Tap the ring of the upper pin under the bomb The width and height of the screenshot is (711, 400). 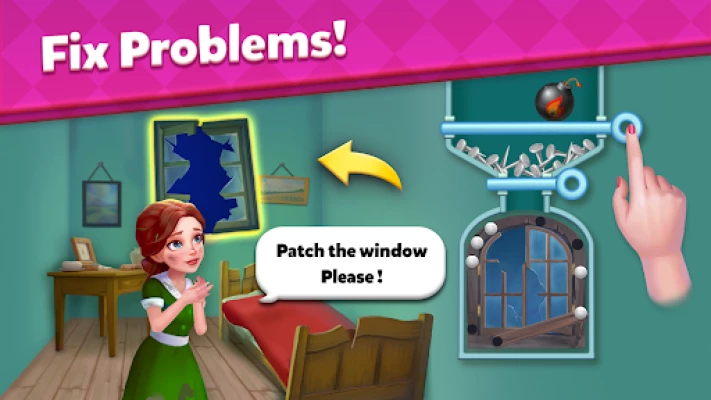tap(627, 127)
